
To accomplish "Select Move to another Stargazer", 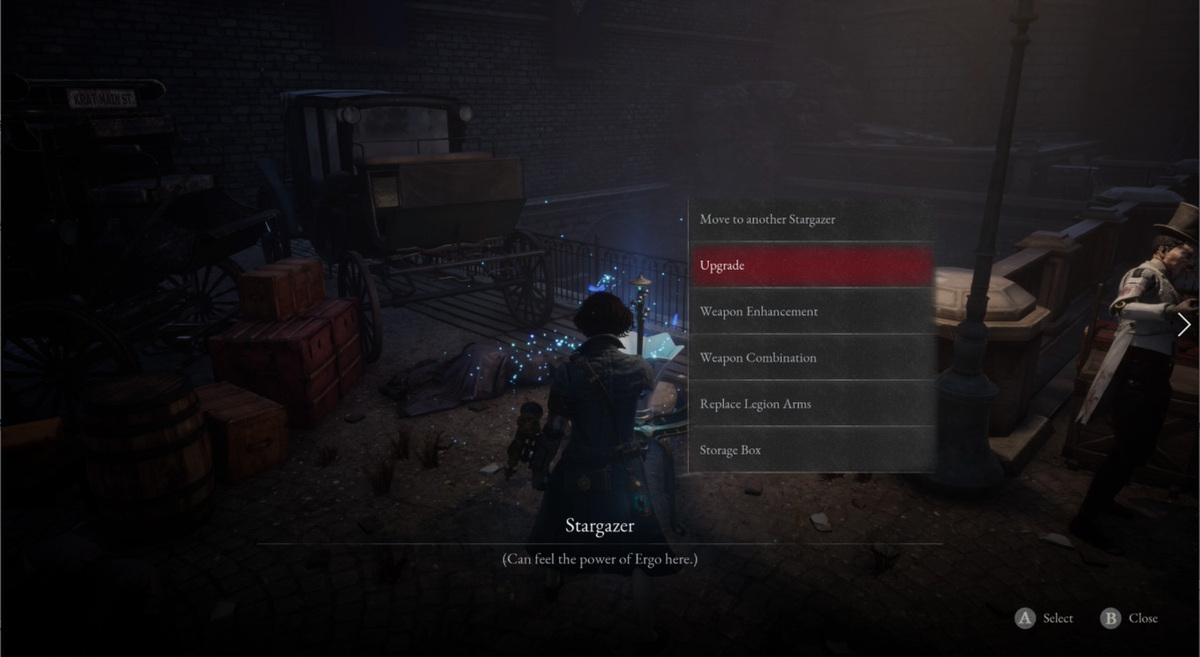I will coord(811,220).
